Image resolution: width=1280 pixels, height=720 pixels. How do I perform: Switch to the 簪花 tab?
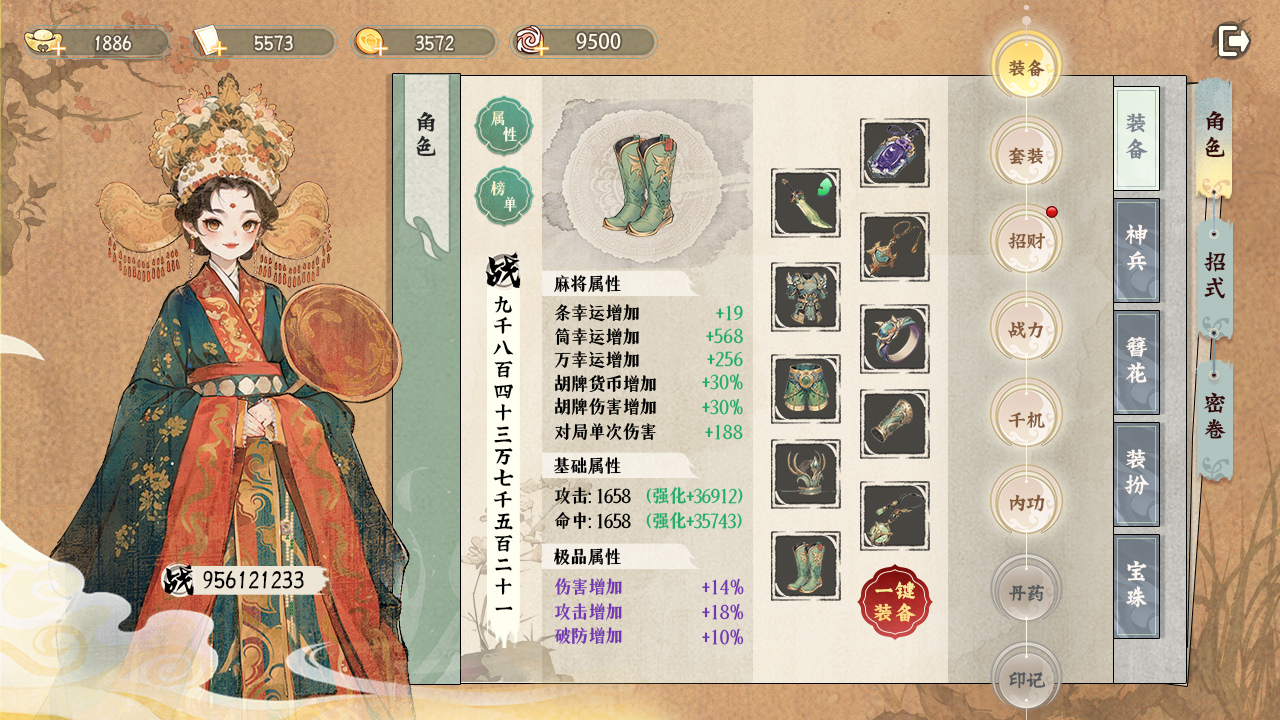(x=1136, y=362)
